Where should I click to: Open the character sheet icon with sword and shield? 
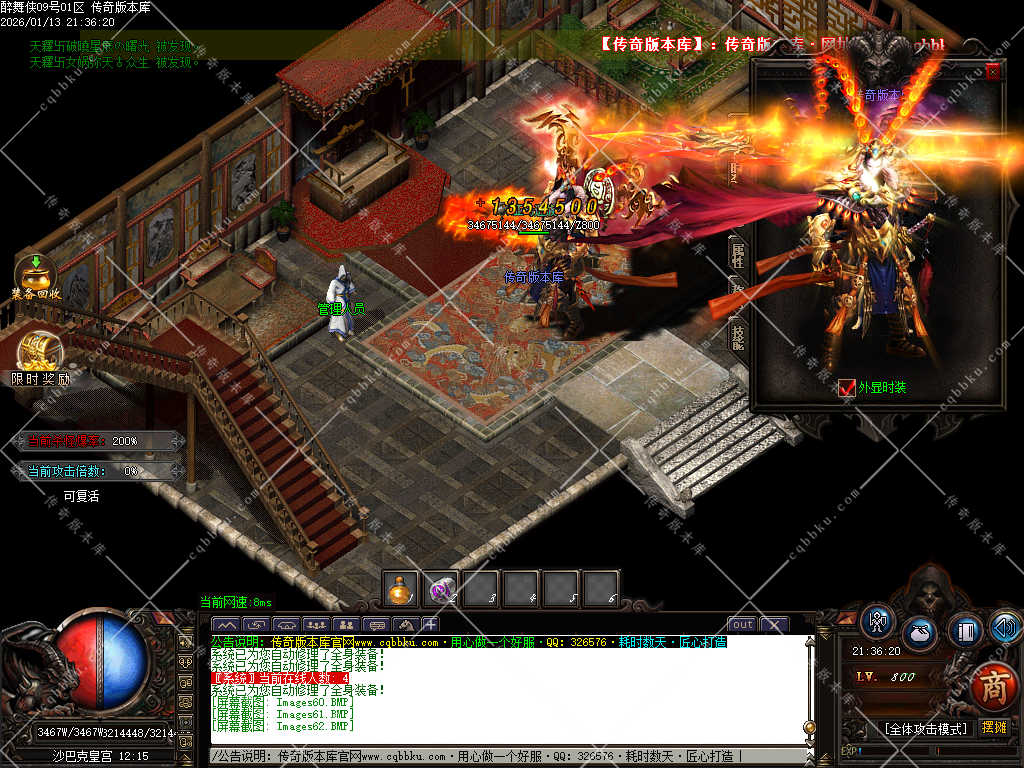878,621
